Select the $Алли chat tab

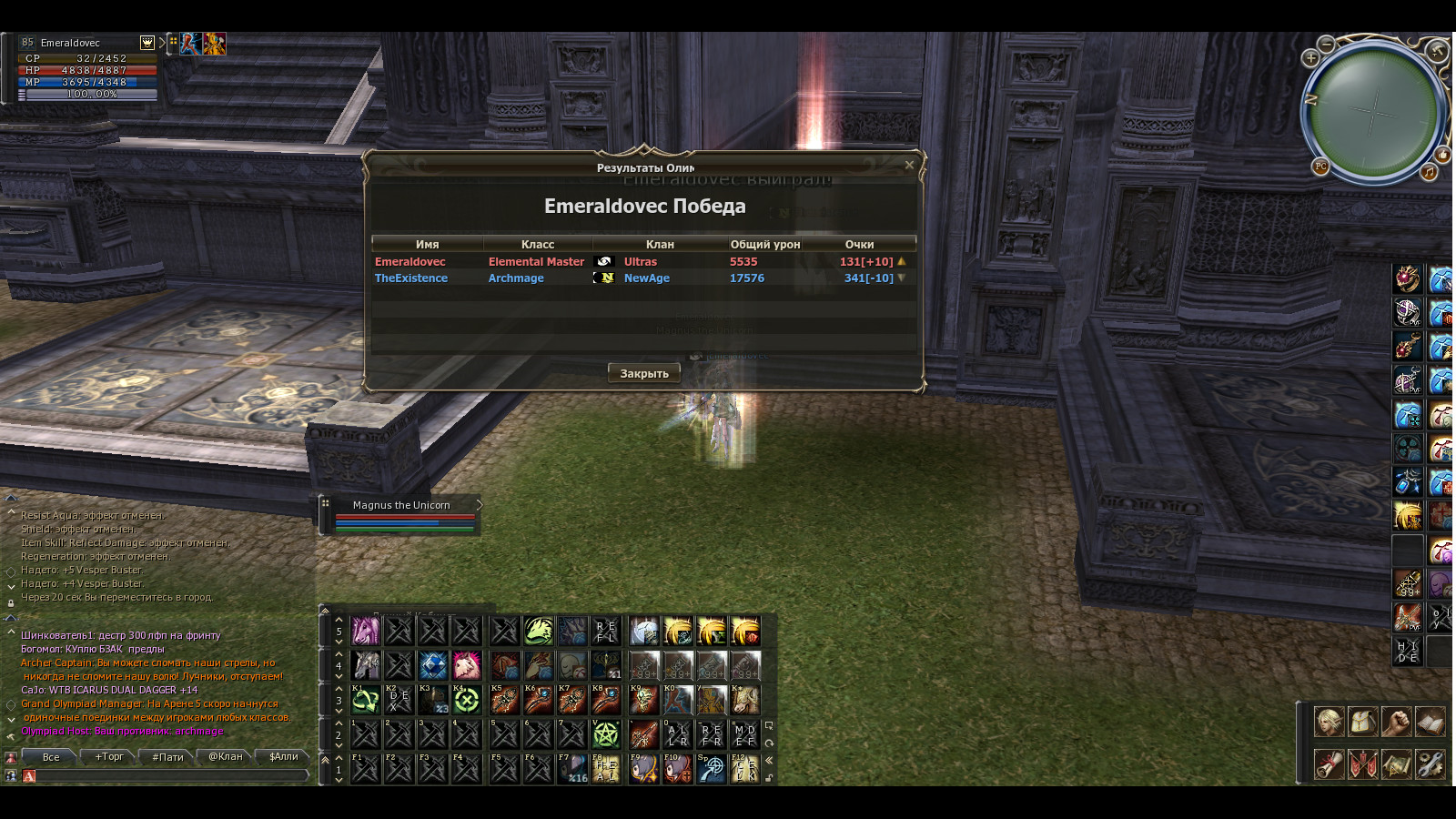click(x=283, y=756)
